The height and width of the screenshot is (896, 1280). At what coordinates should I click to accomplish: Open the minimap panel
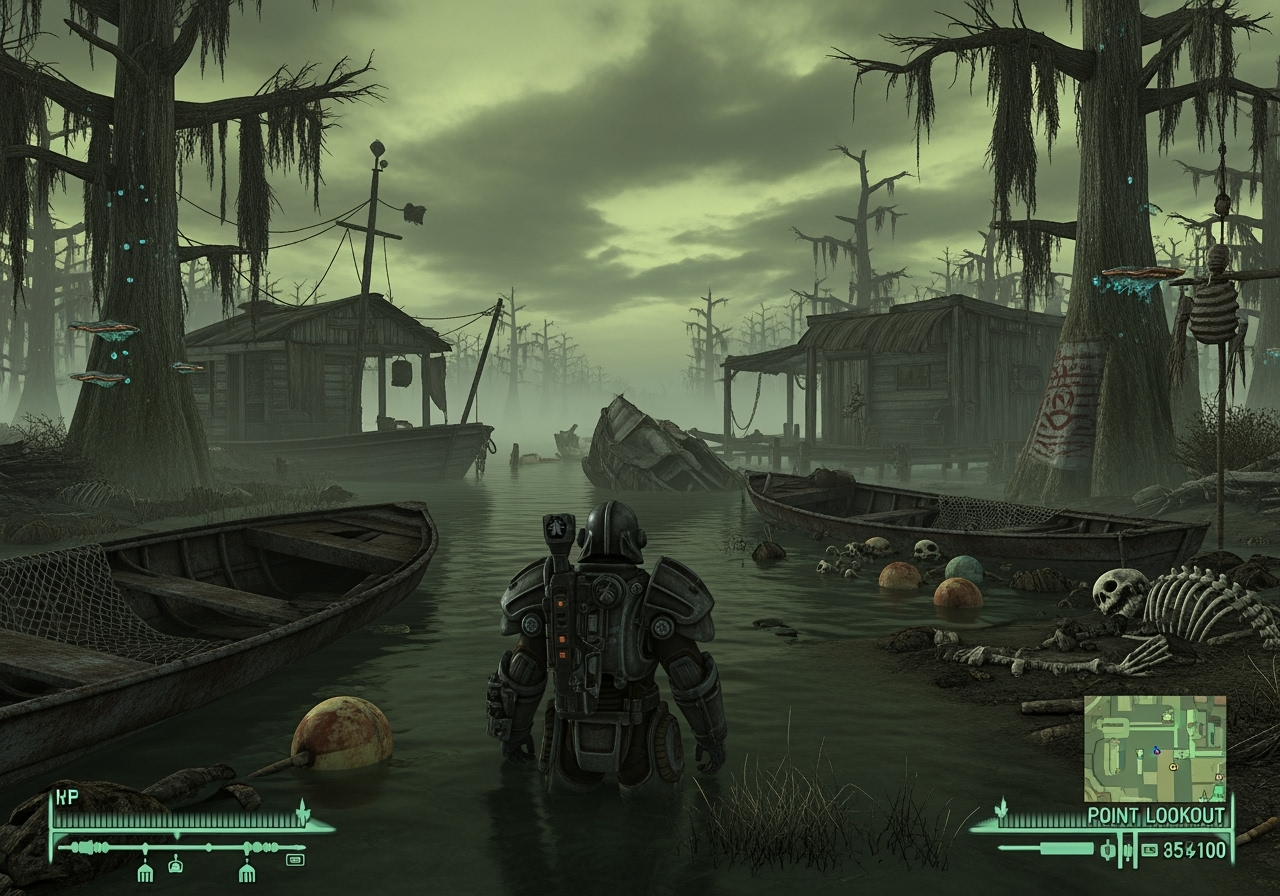pos(1155,748)
